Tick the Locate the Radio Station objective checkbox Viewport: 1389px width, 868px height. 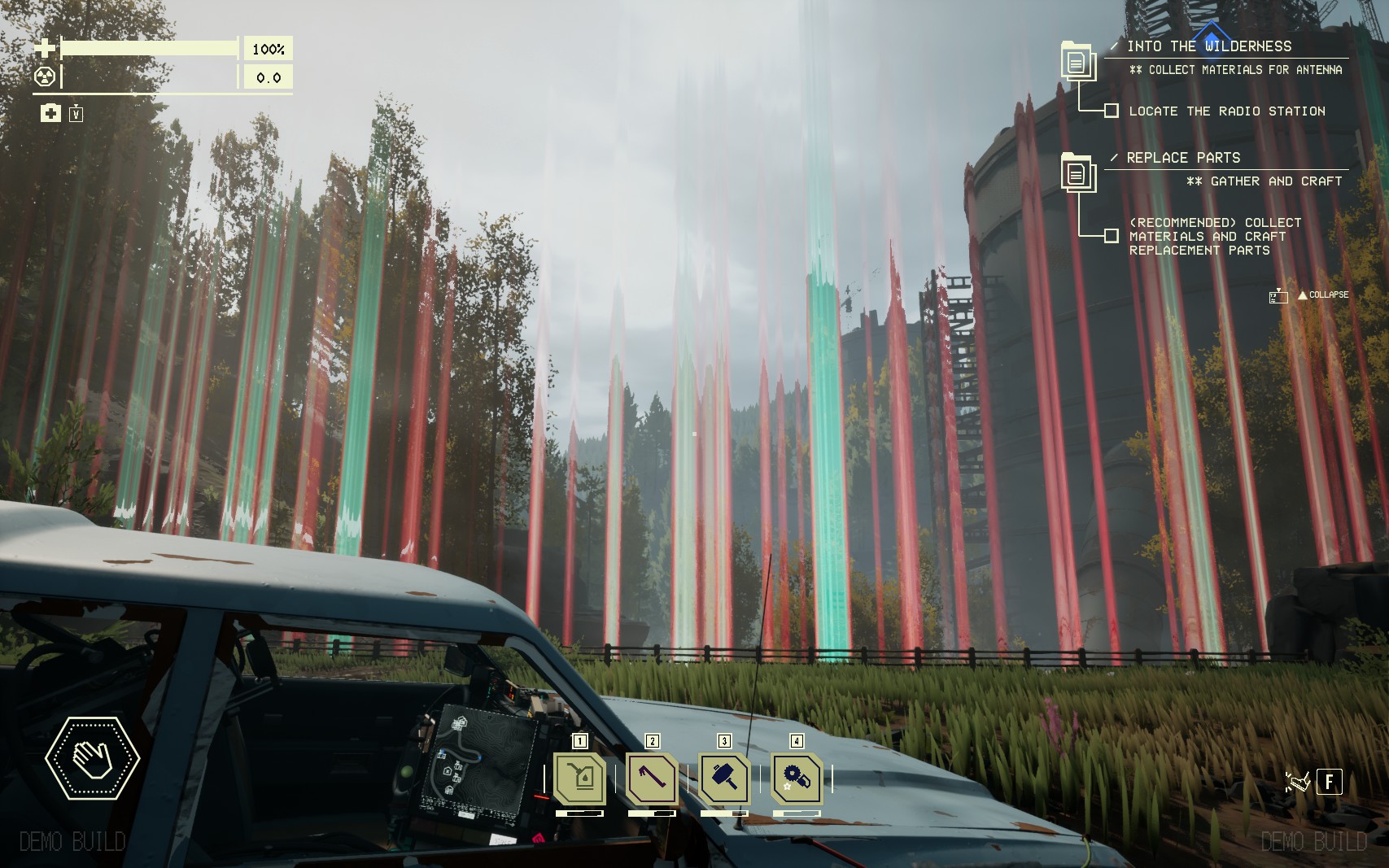tap(1112, 111)
